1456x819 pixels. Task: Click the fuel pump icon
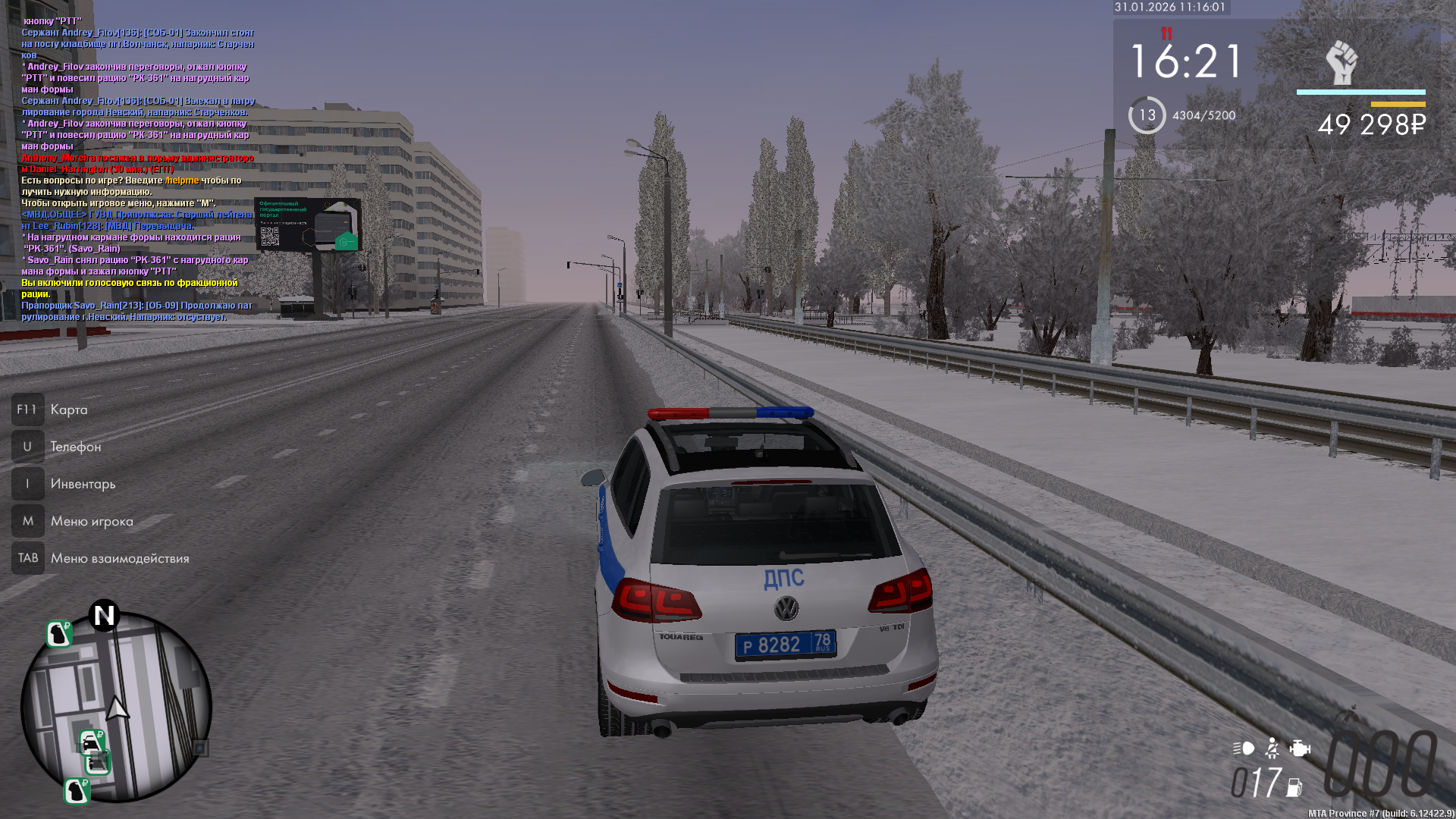pos(1294,788)
